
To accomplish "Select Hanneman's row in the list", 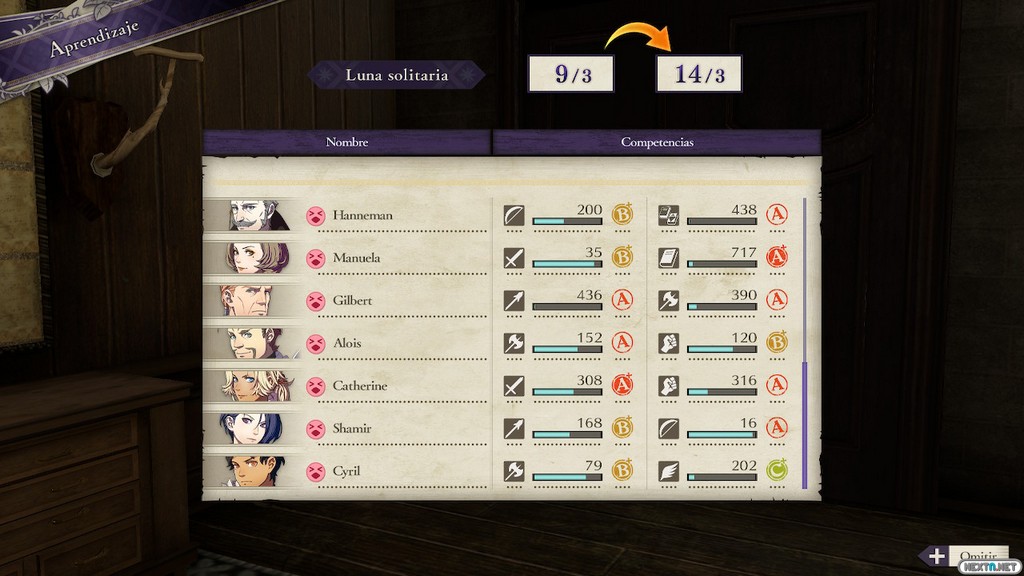I will click(x=362, y=215).
